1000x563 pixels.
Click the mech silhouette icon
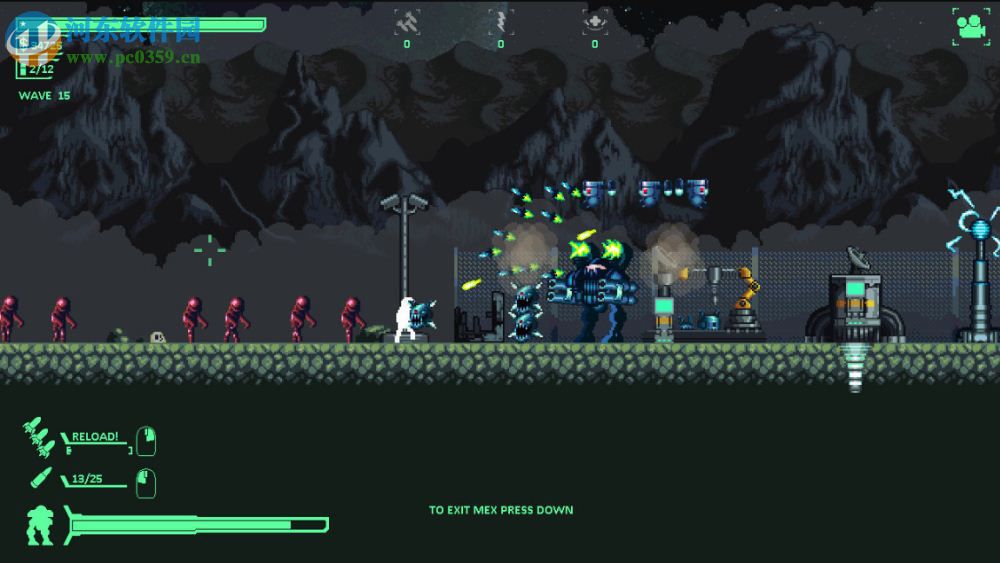[x=40, y=526]
